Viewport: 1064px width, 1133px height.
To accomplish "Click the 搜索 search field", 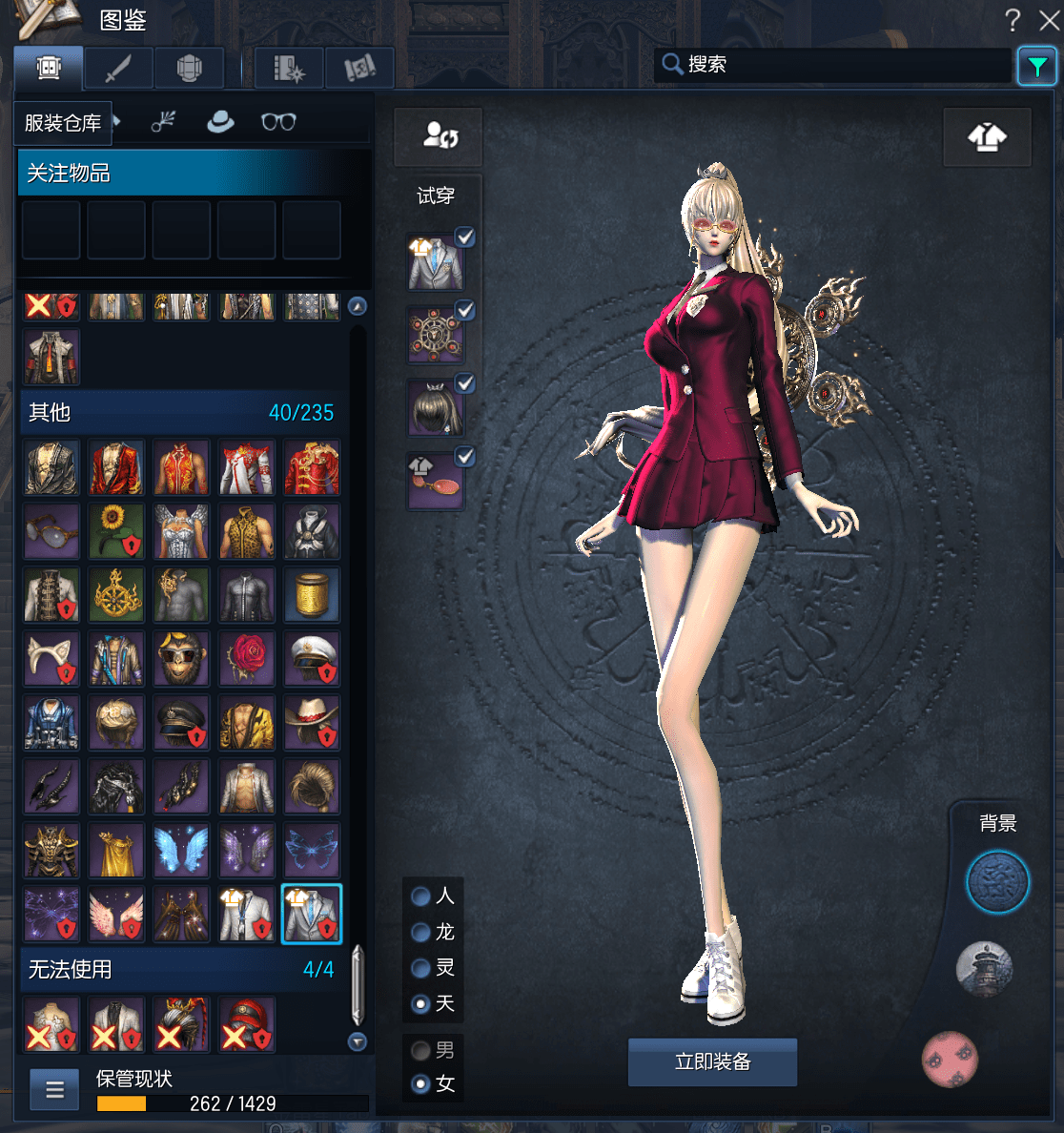I will coord(839,65).
